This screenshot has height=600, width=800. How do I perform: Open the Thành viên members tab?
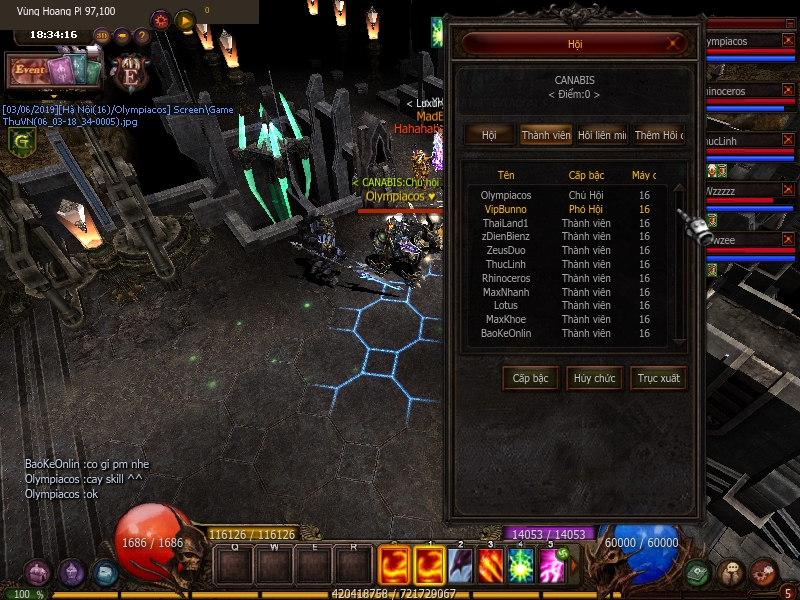click(x=545, y=135)
